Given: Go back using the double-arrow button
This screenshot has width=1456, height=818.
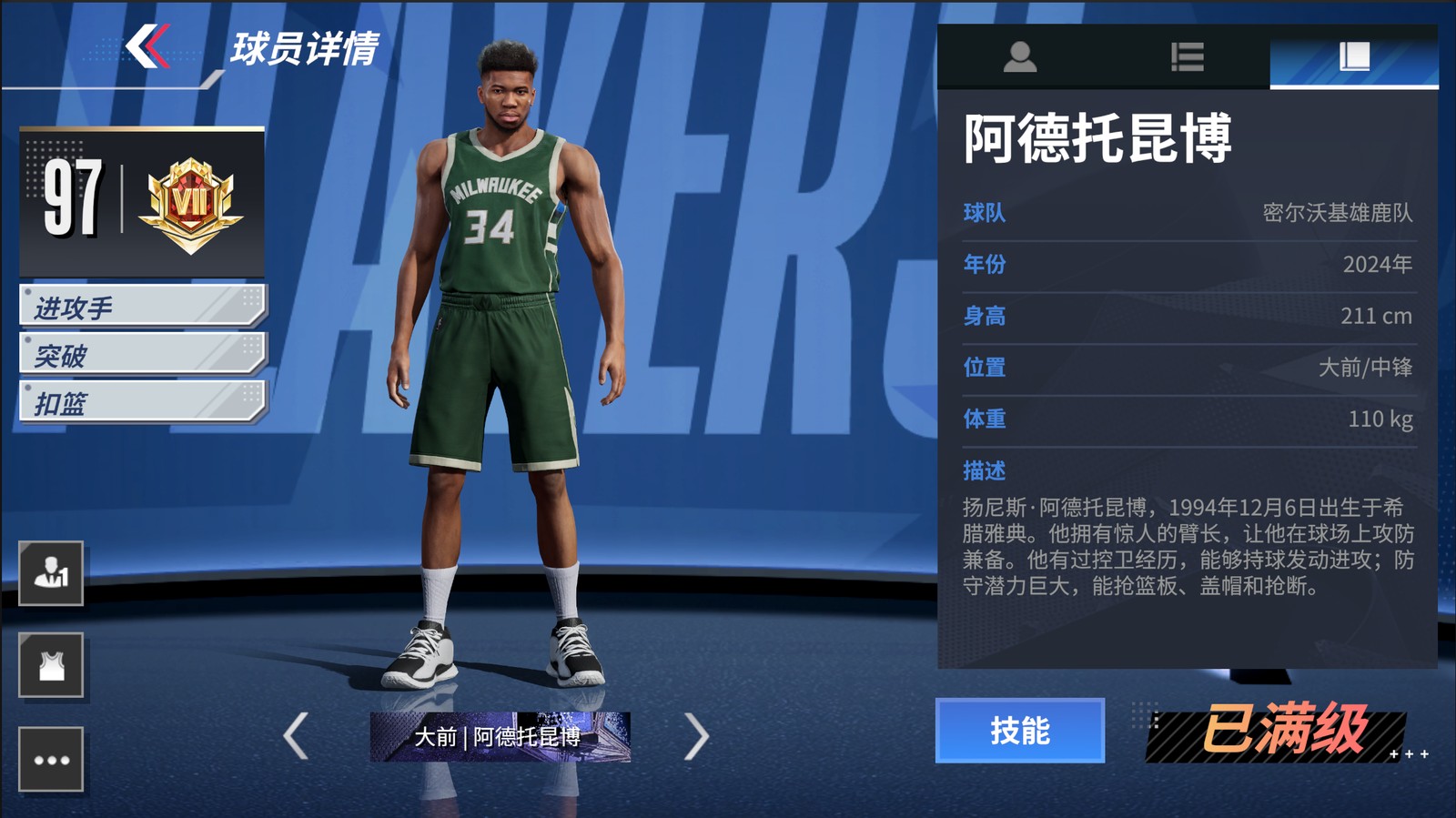Looking at the screenshot, I should (147, 46).
